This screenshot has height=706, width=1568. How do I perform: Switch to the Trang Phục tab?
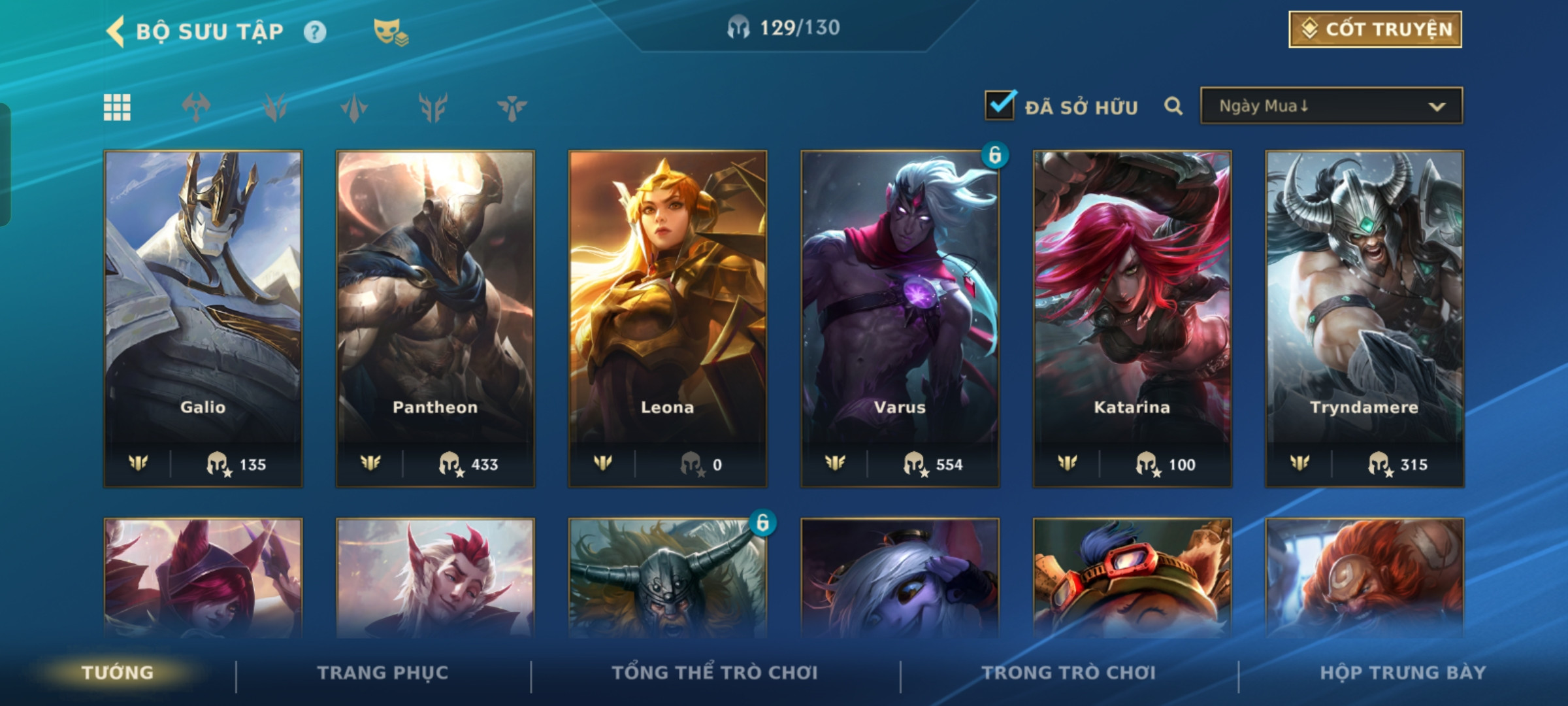tap(383, 673)
